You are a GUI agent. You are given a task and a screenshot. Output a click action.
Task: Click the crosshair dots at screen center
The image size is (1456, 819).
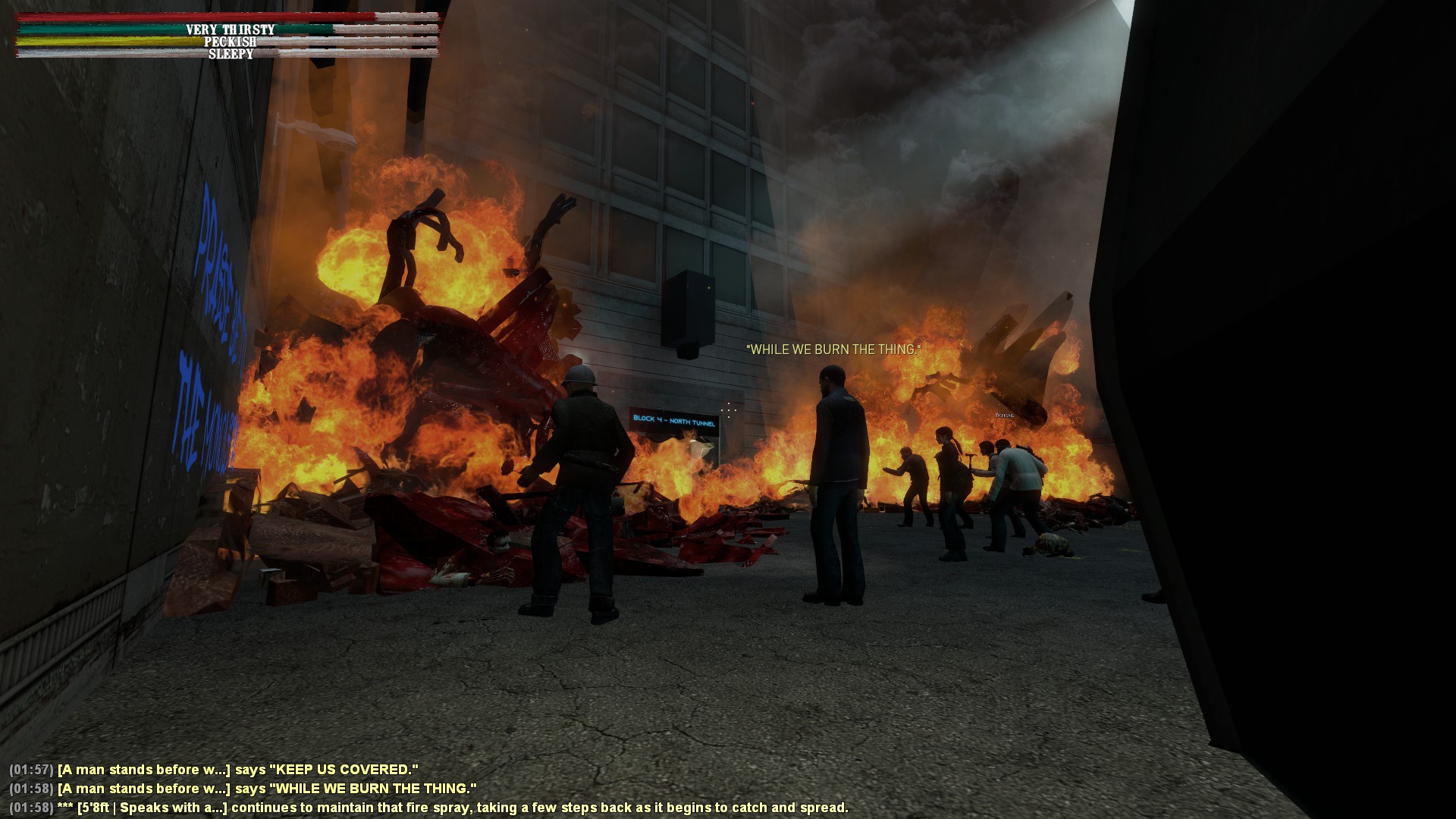[x=729, y=409]
